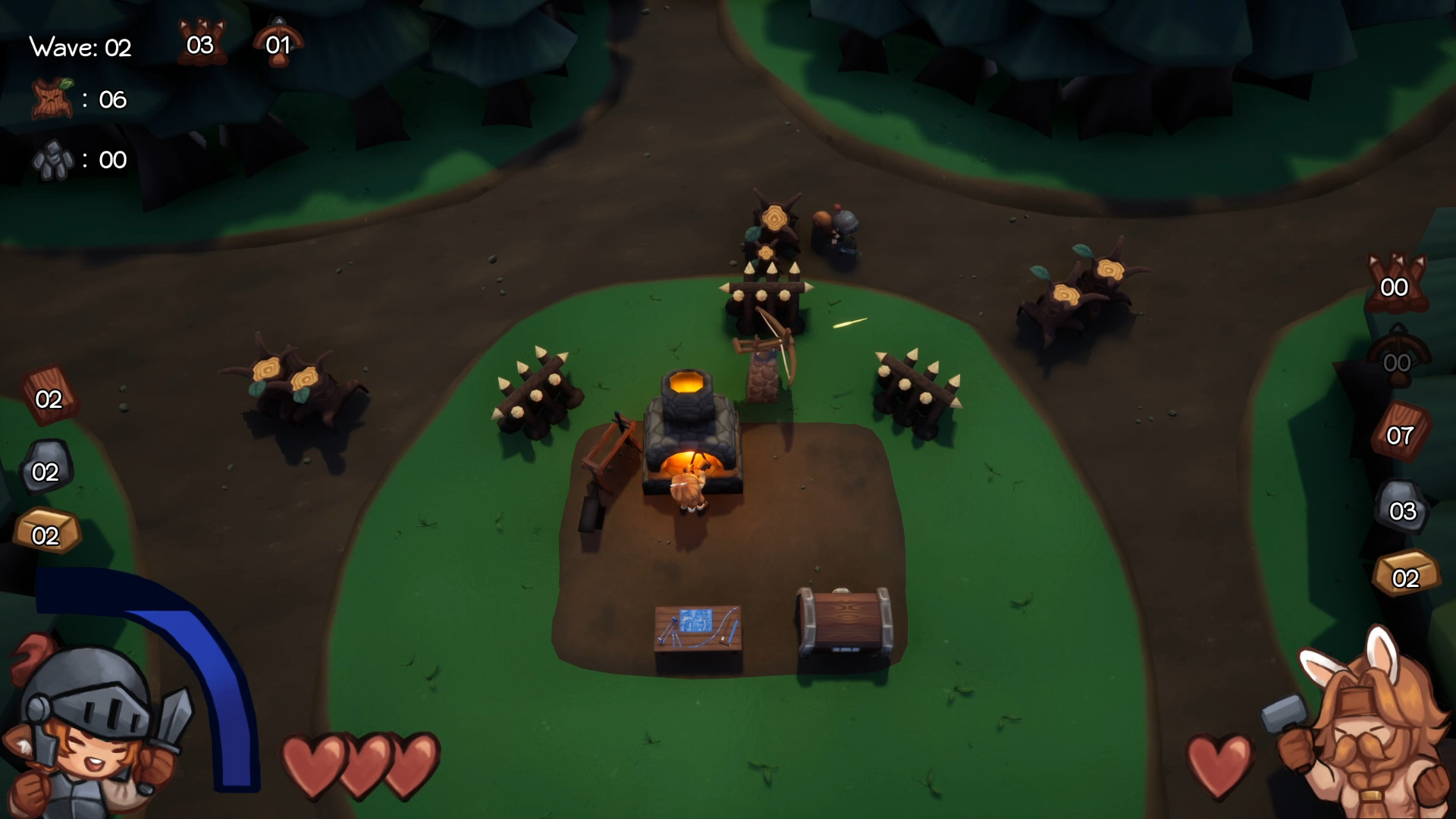Viewport: 1456px width, 819px height.
Task: Click the Wave: 02 counter
Action: pyautogui.click(x=79, y=48)
